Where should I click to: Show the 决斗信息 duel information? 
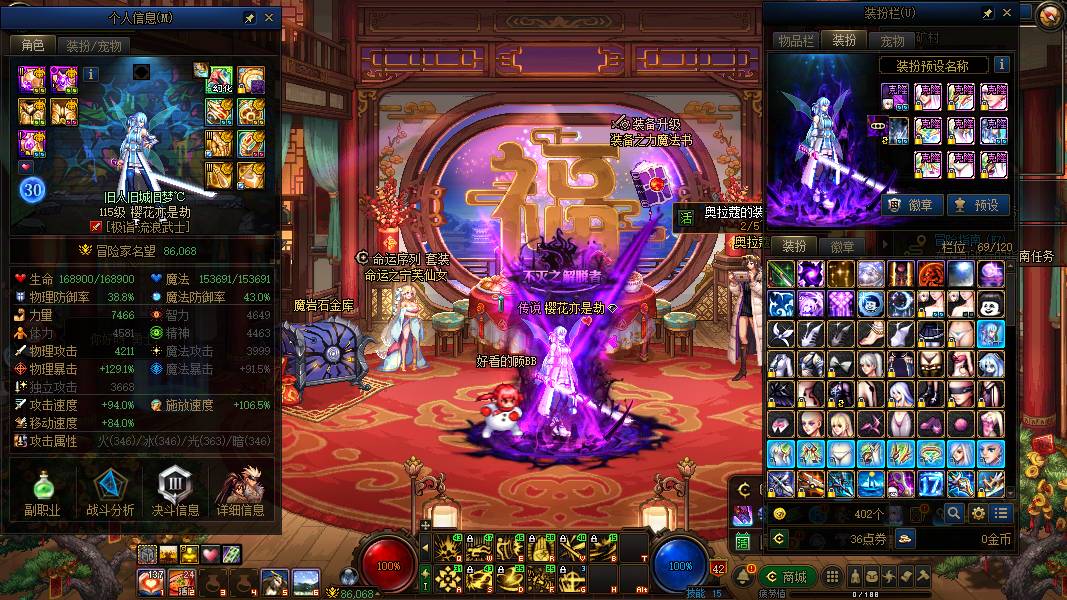tap(176, 494)
